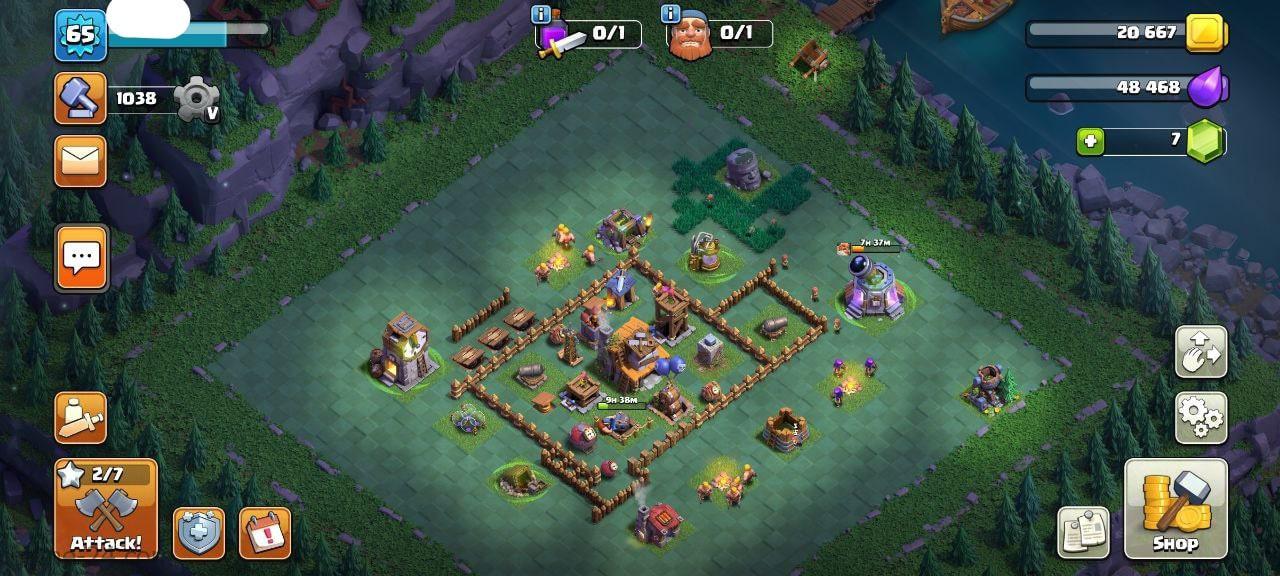
Task: Open the army troops button above Attack
Action: point(80,417)
